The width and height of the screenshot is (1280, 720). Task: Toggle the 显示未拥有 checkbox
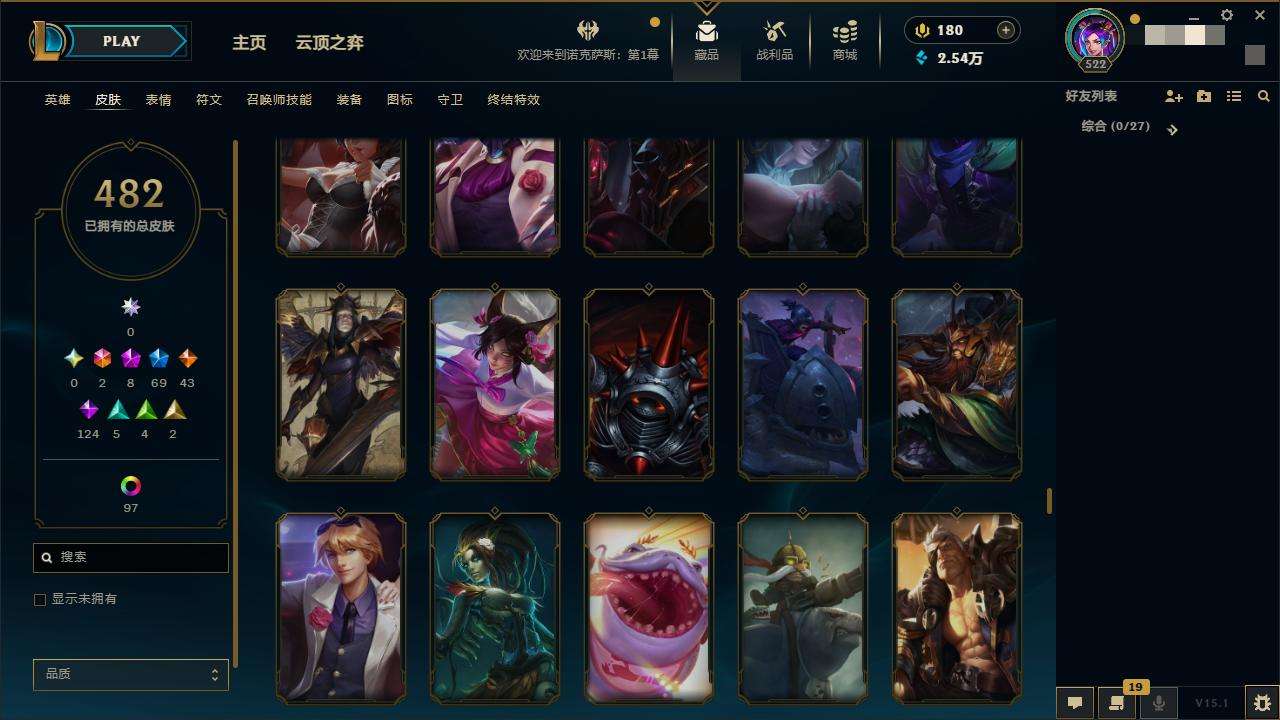pyautogui.click(x=40, y=599)
